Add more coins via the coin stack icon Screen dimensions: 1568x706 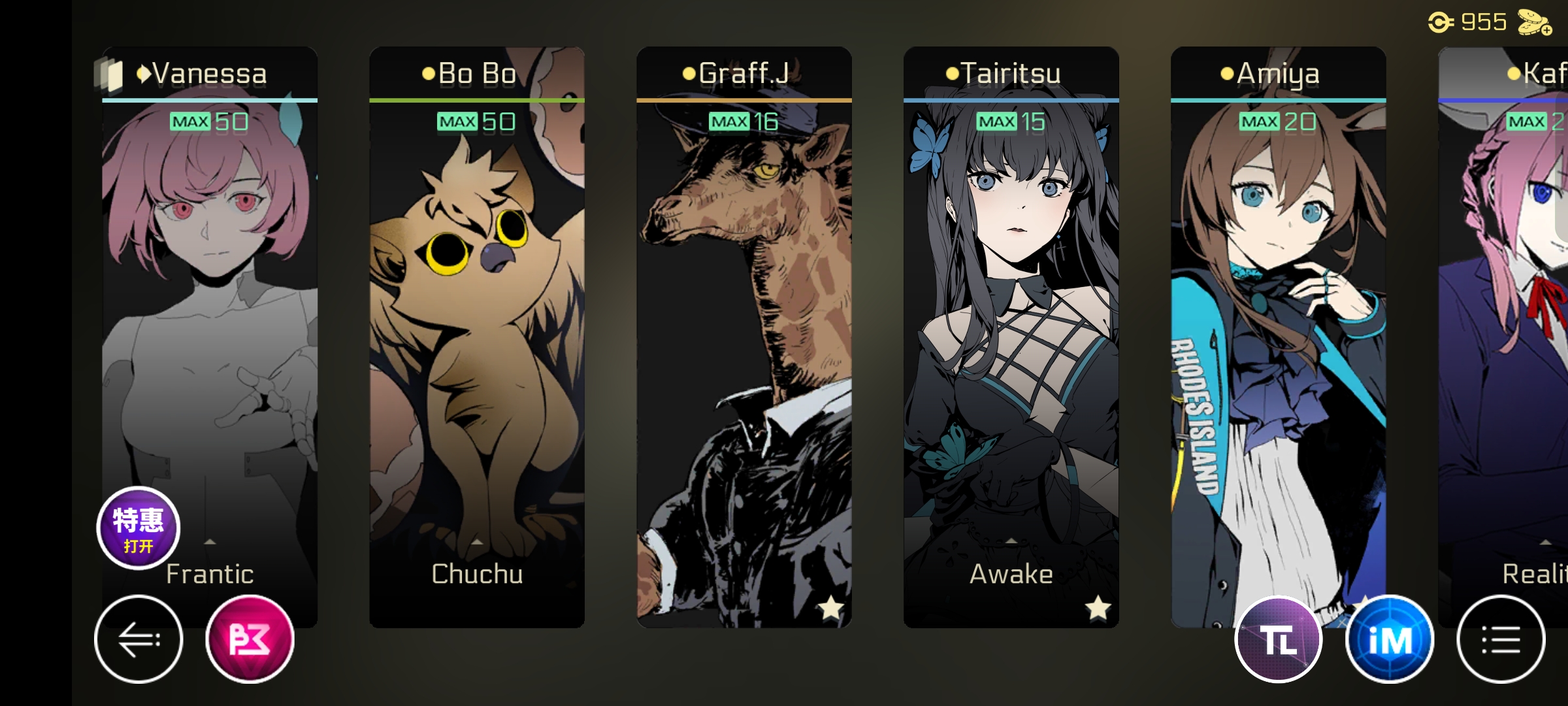click(x=1534, y=23)
